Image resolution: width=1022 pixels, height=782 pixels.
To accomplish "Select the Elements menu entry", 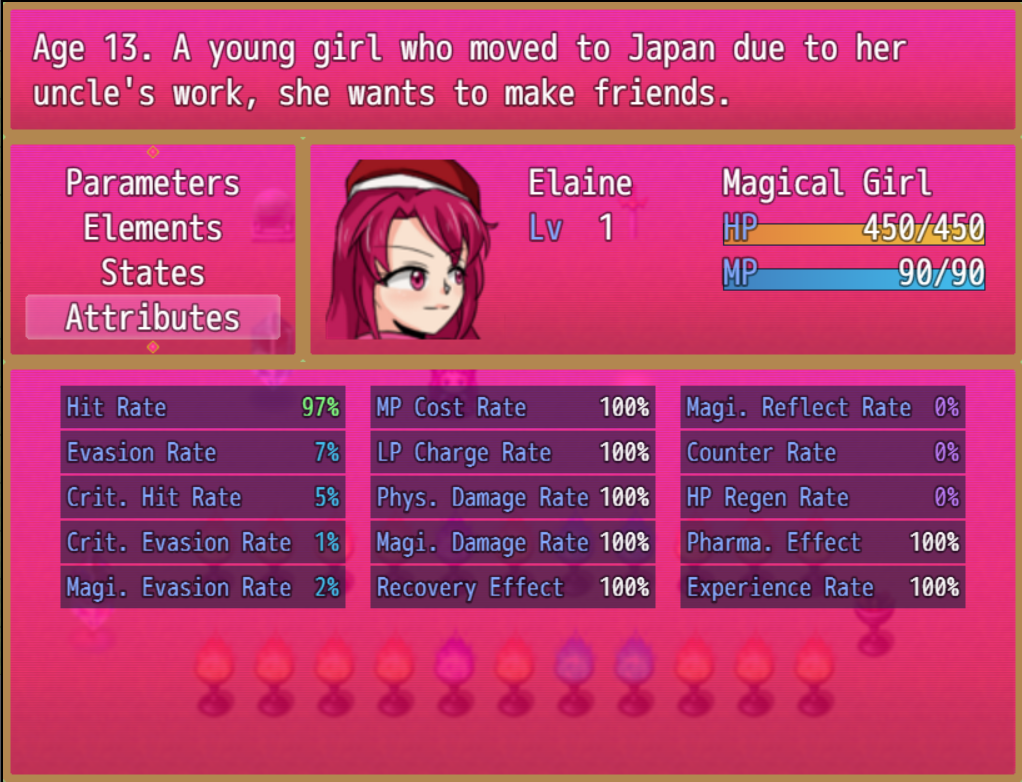I will pyautogui.click(x=153, y=228).
